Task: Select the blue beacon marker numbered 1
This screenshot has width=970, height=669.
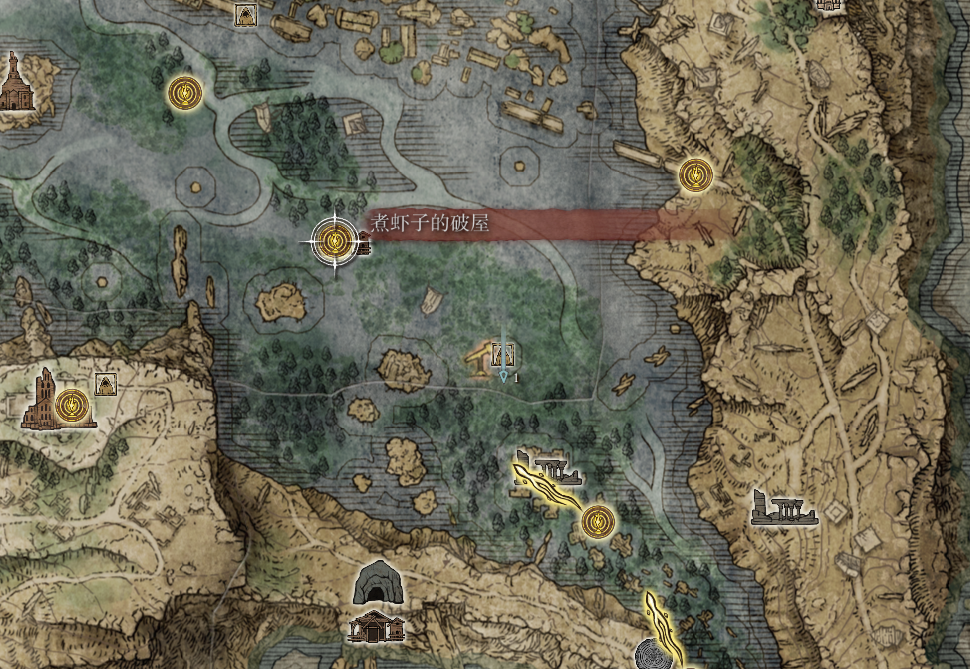Action: [503, 358]
